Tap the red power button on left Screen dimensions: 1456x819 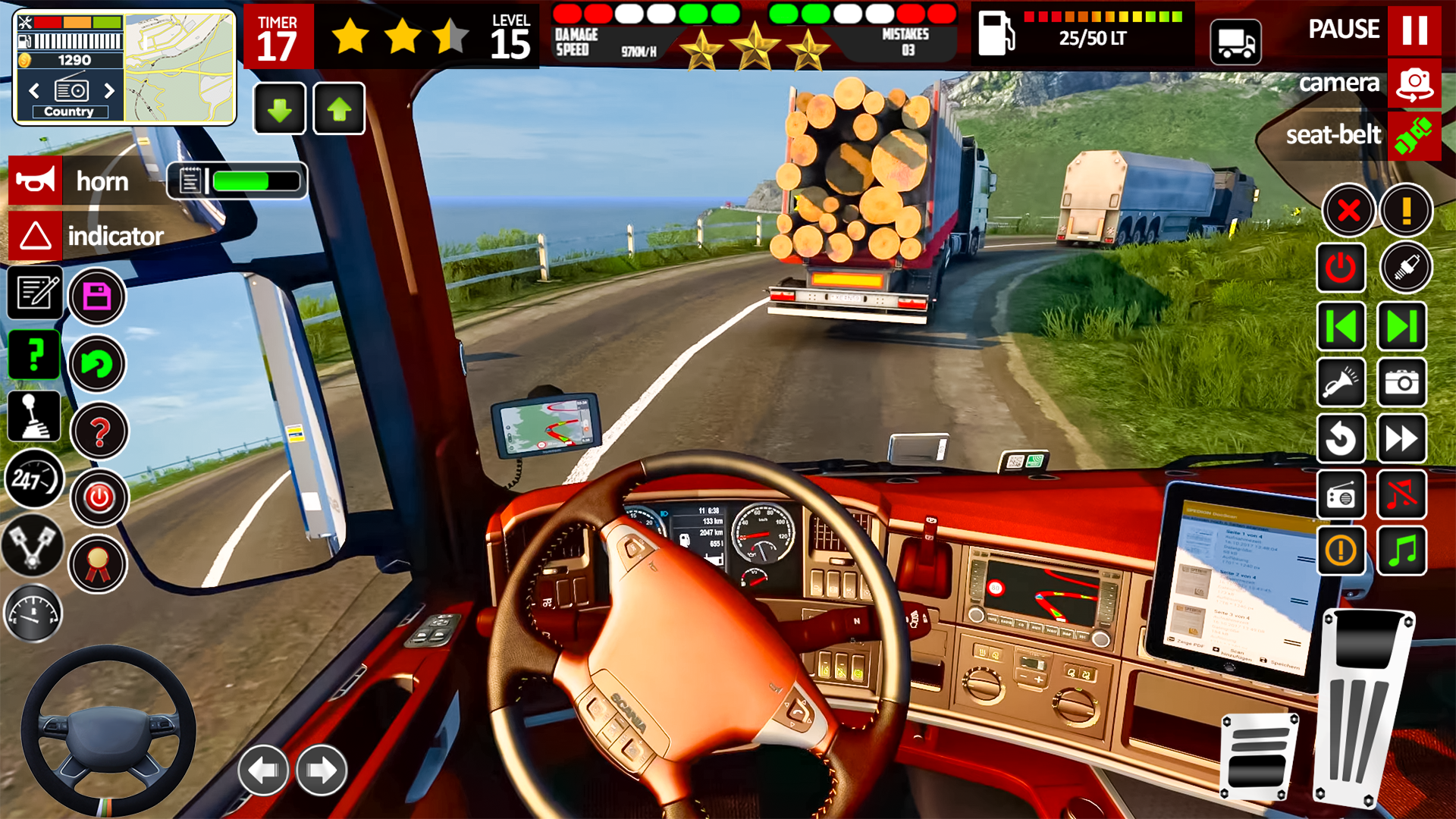pos(99,498)
